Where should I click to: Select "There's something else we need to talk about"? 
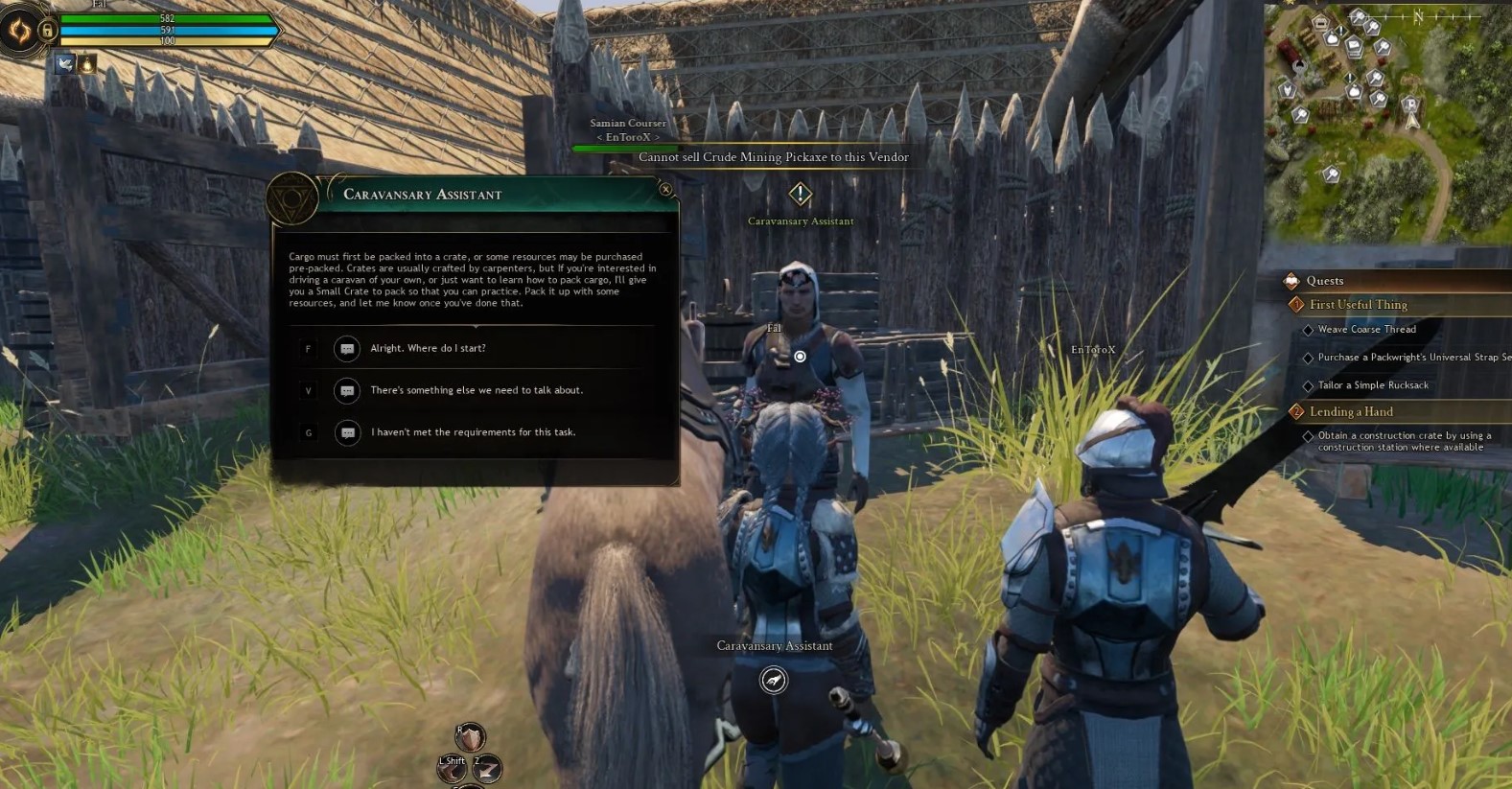pos(477,390)
